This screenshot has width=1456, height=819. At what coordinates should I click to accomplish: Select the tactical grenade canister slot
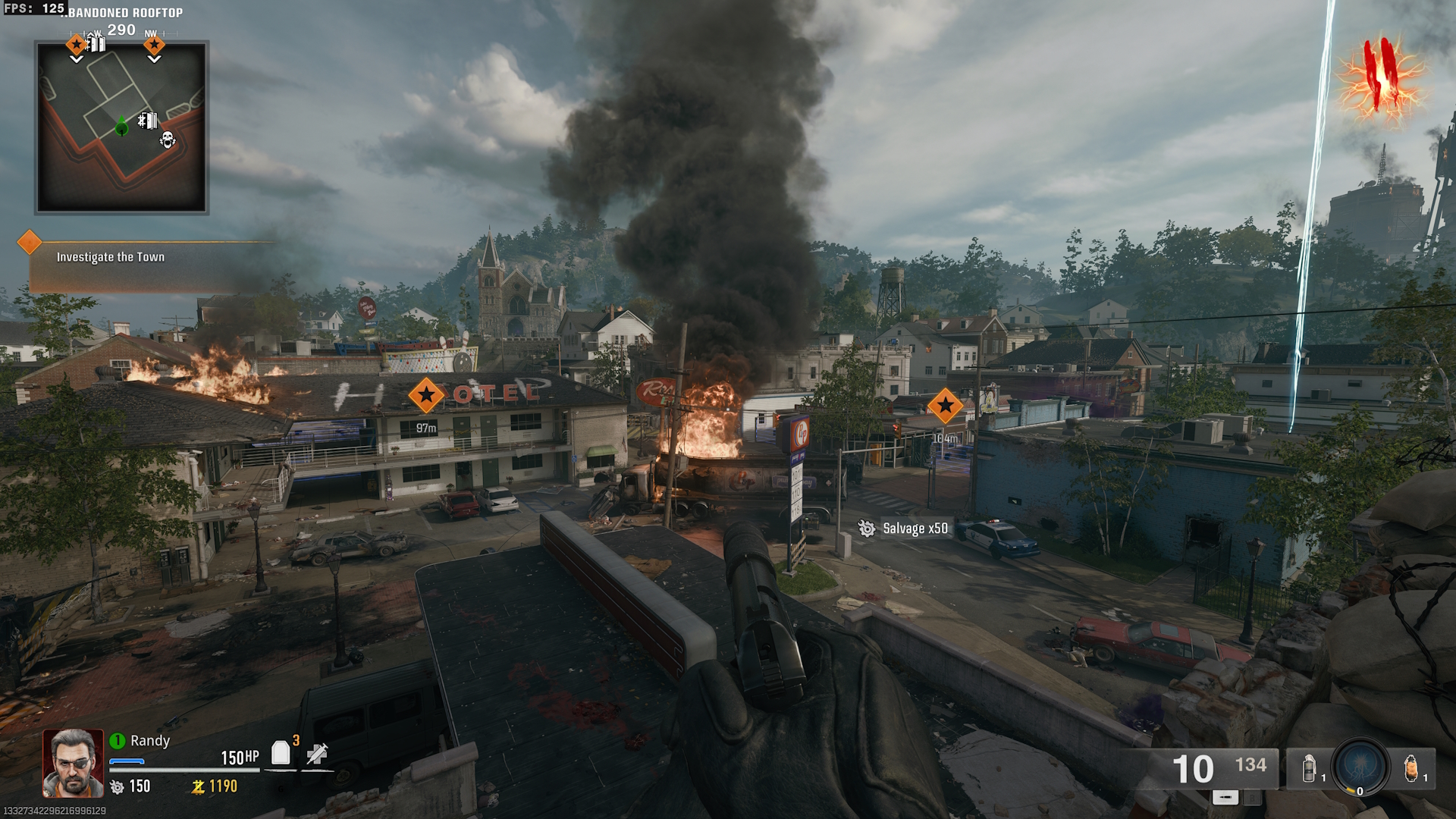(1309, 769)
